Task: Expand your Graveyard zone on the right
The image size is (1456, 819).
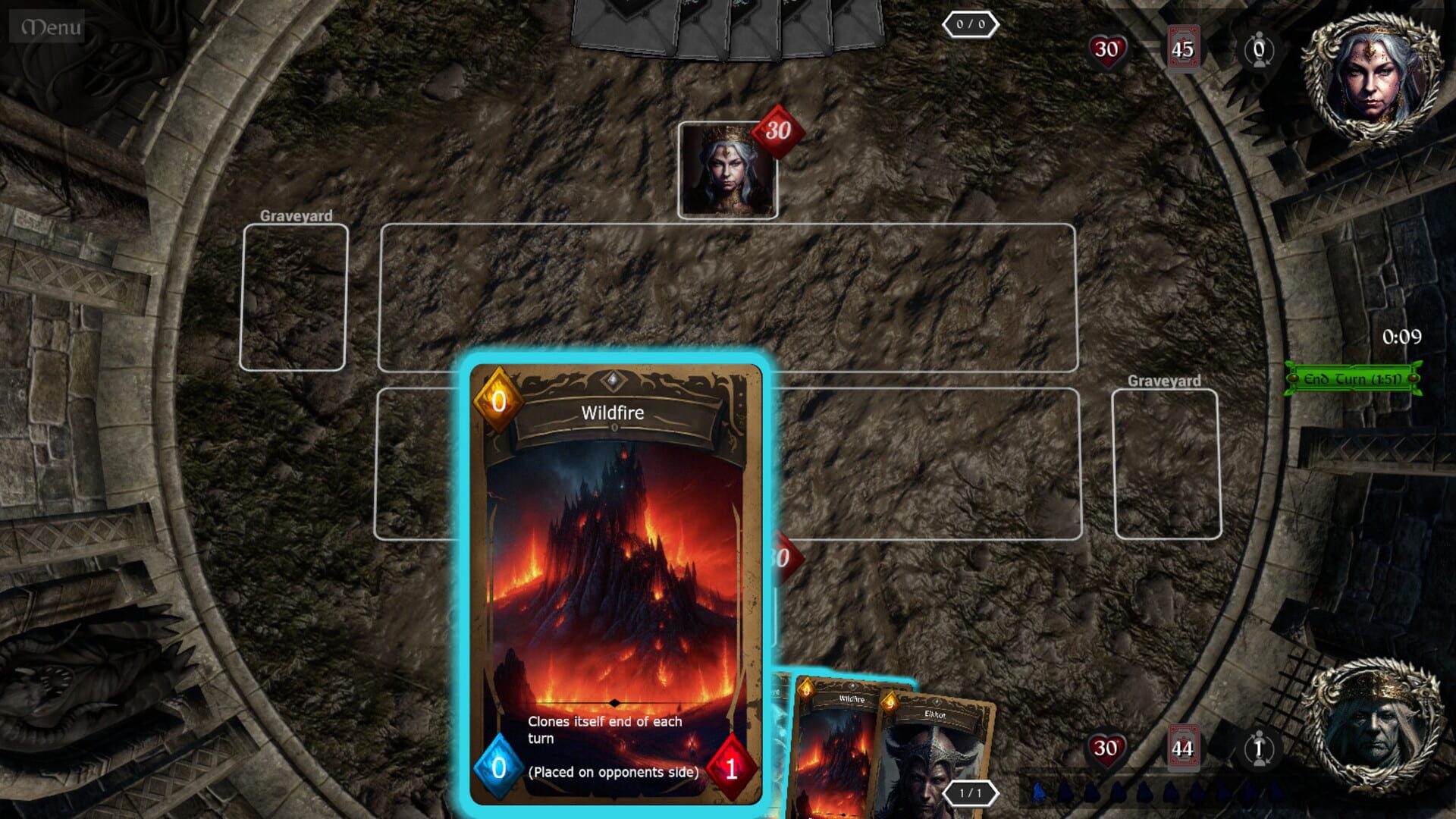Action: [x=1166, y=463]
